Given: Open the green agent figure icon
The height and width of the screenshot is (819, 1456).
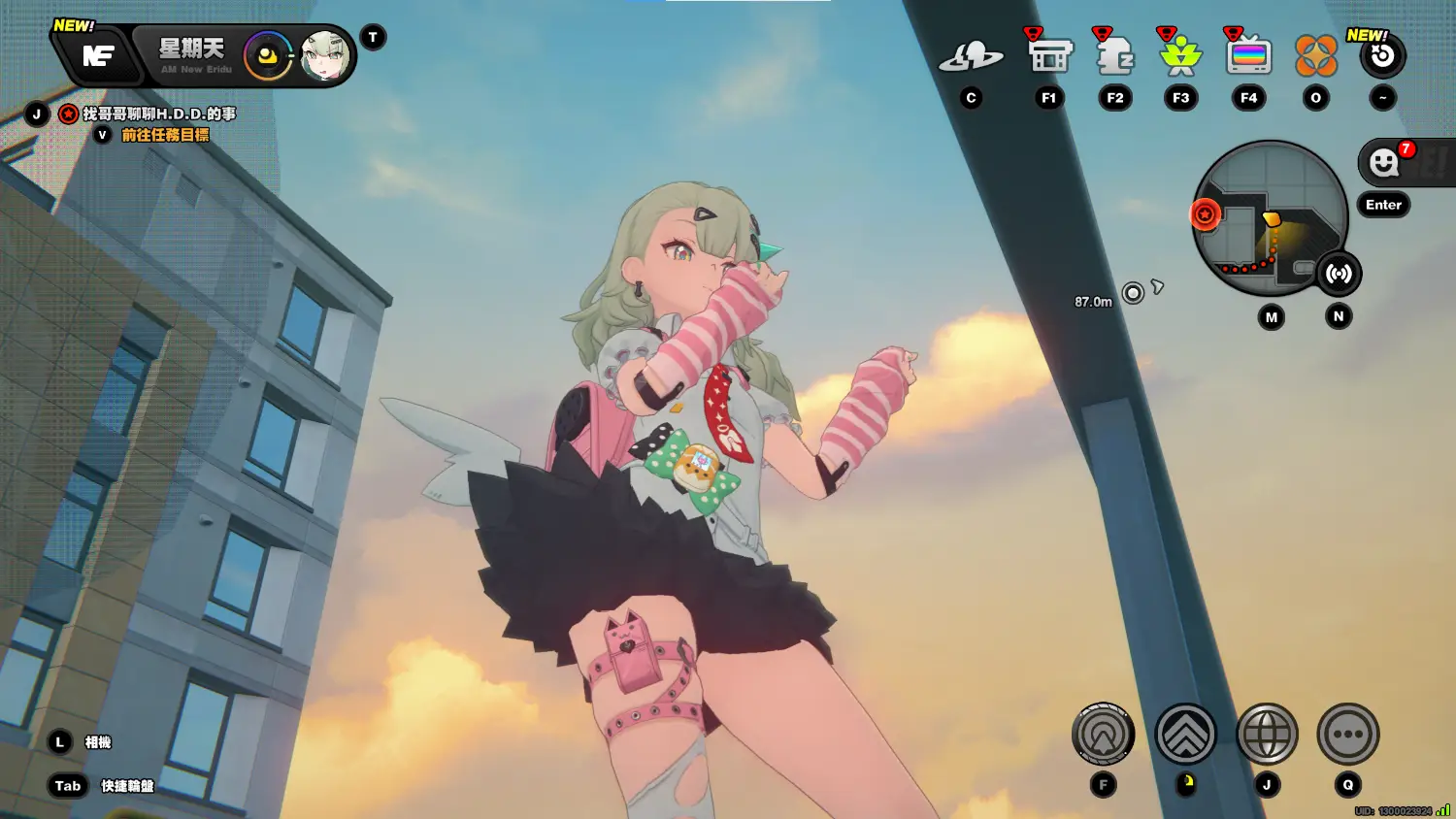Looking at the screenshot, I should pos(1180,56).
